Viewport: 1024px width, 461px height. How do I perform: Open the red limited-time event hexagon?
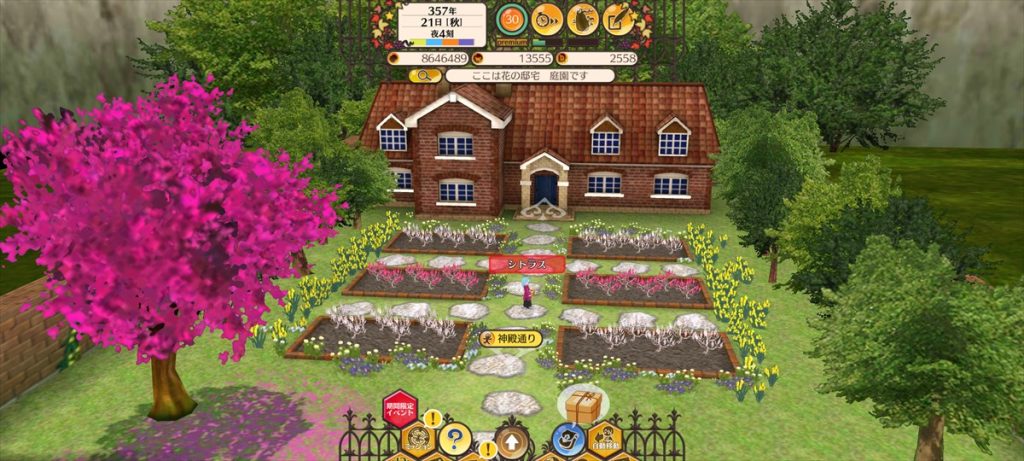coord(399,410)
